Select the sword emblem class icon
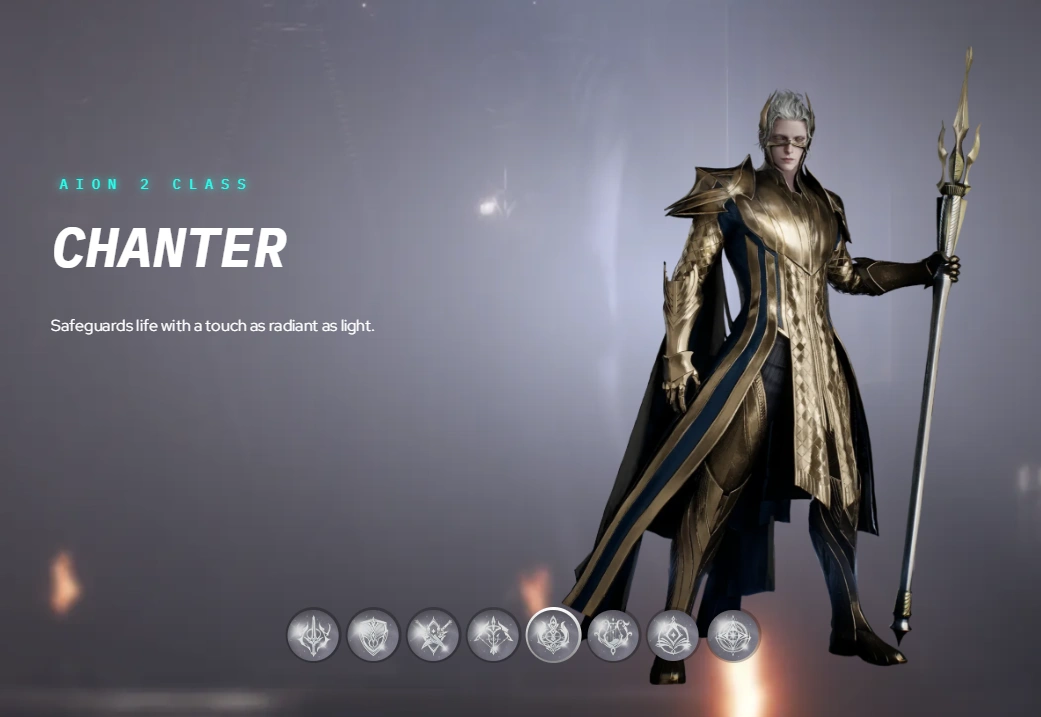Viewport: 1041px width, 717px height. click(313, 635)
